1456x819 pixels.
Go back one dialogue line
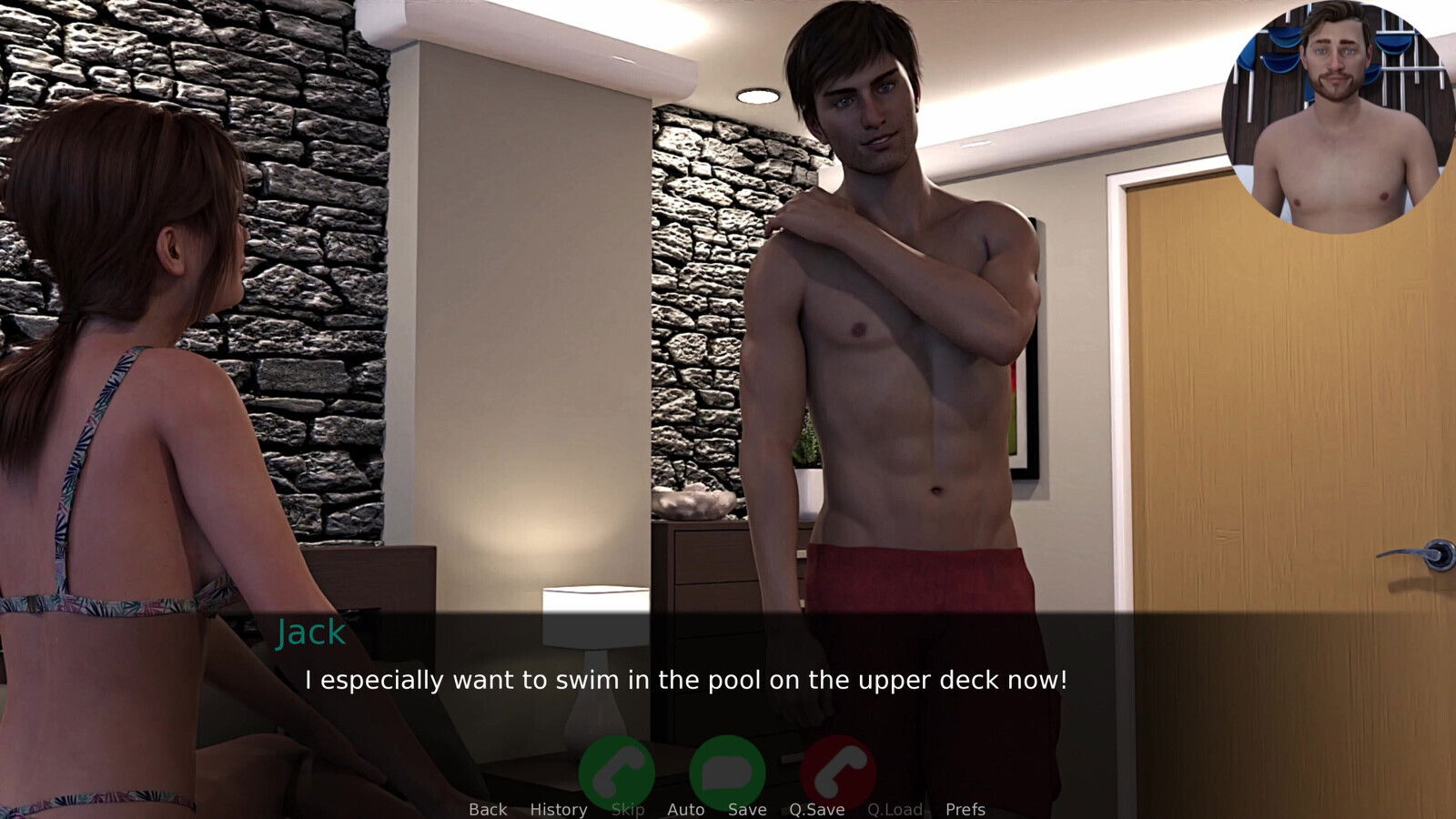(488, 809)
